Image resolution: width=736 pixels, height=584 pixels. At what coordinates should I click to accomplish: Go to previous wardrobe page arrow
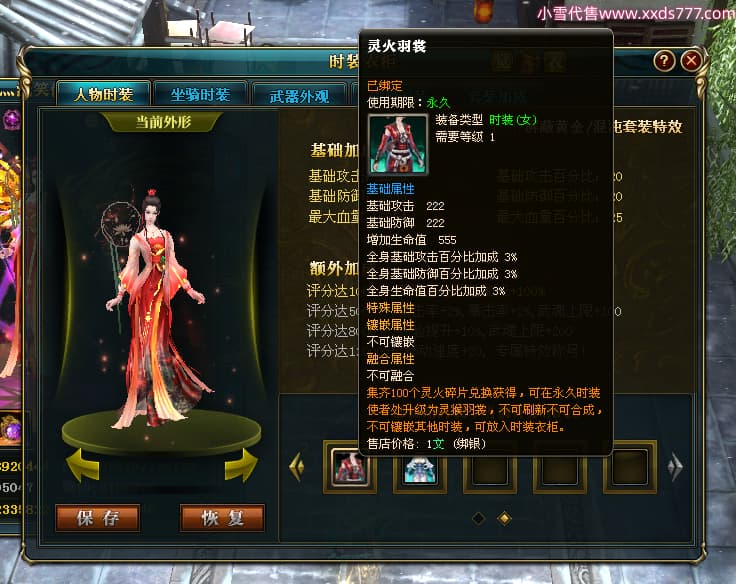(x=296, y=465)
